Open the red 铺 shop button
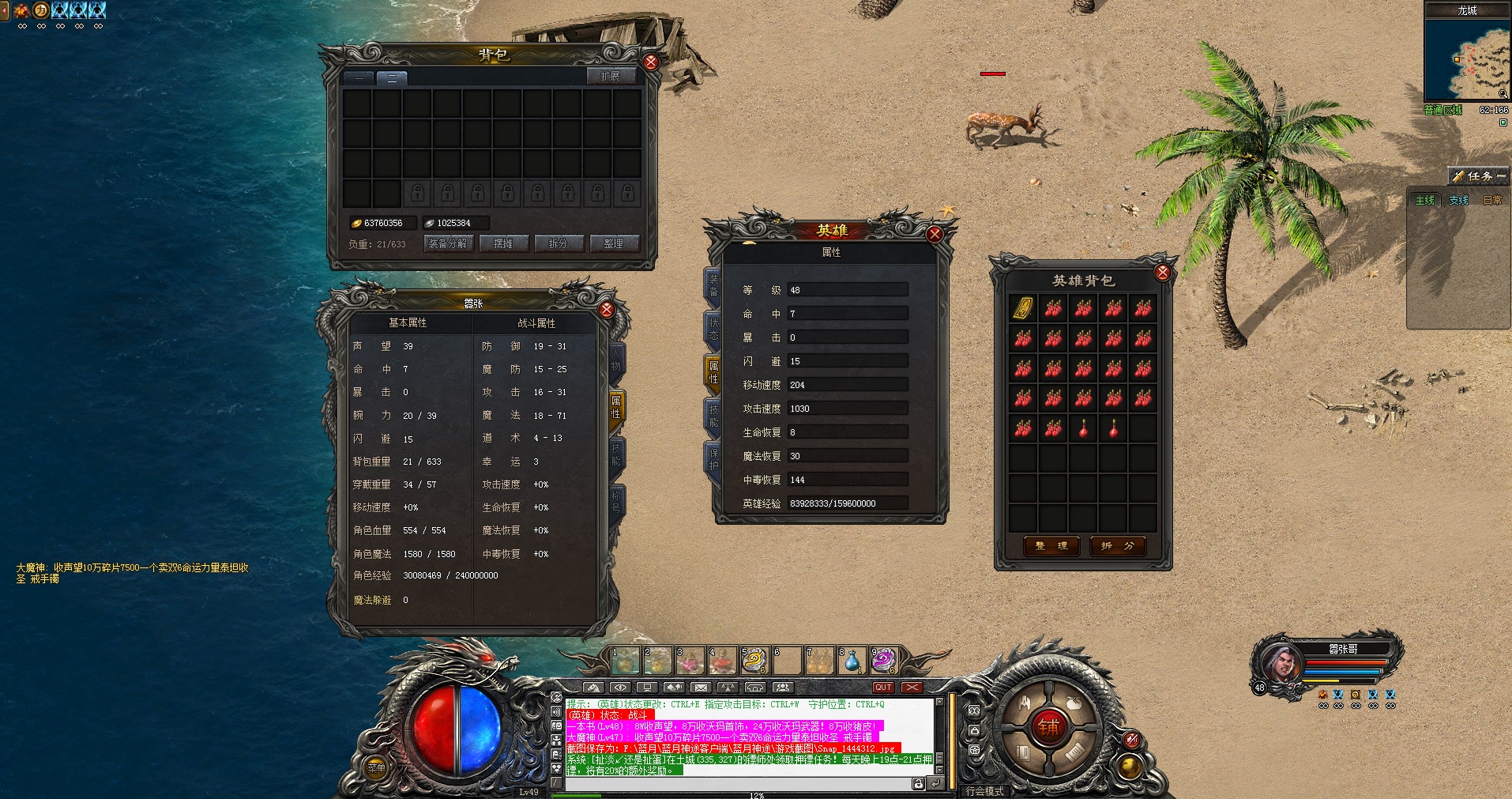The height and width of the screenshot is (799, 1512). [1048, 726]
